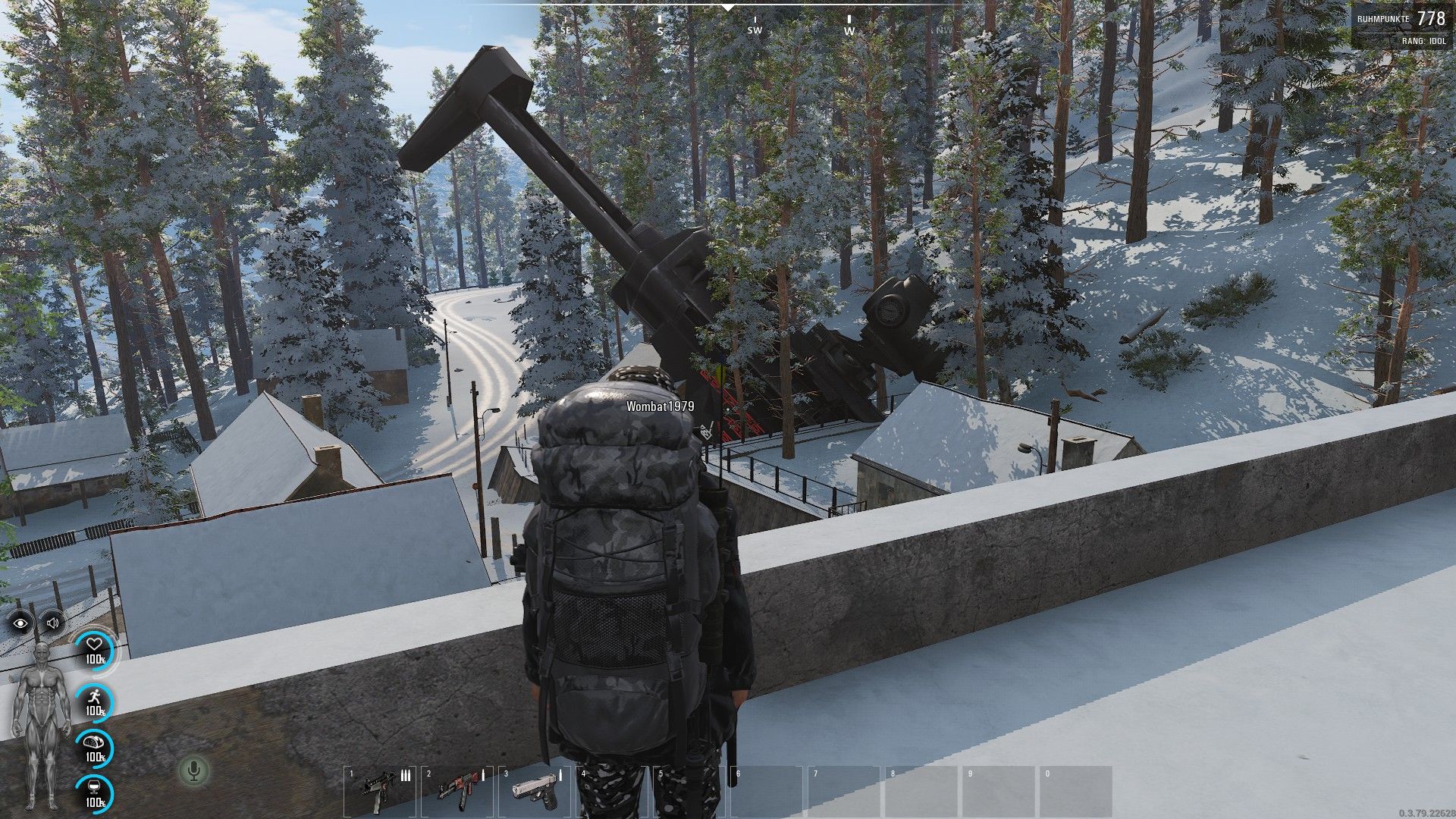Toggle the eye visibility indicator icon

point(21,623)
